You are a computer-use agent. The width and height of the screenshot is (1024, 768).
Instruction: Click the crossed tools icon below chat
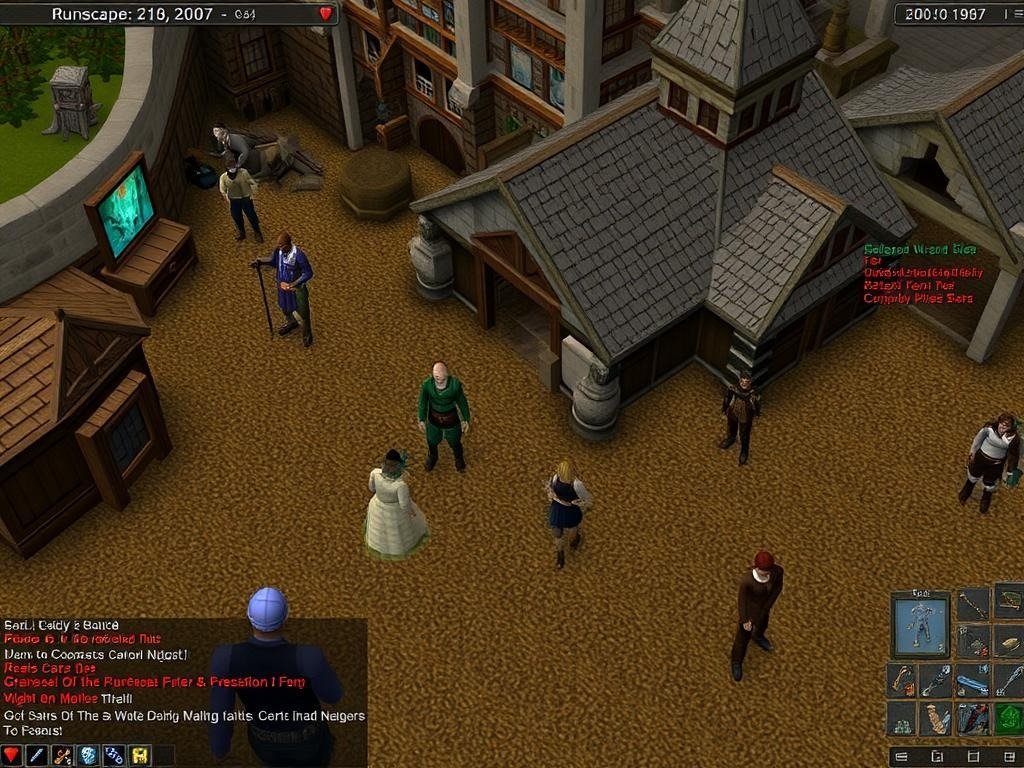(x=63, y=755)
